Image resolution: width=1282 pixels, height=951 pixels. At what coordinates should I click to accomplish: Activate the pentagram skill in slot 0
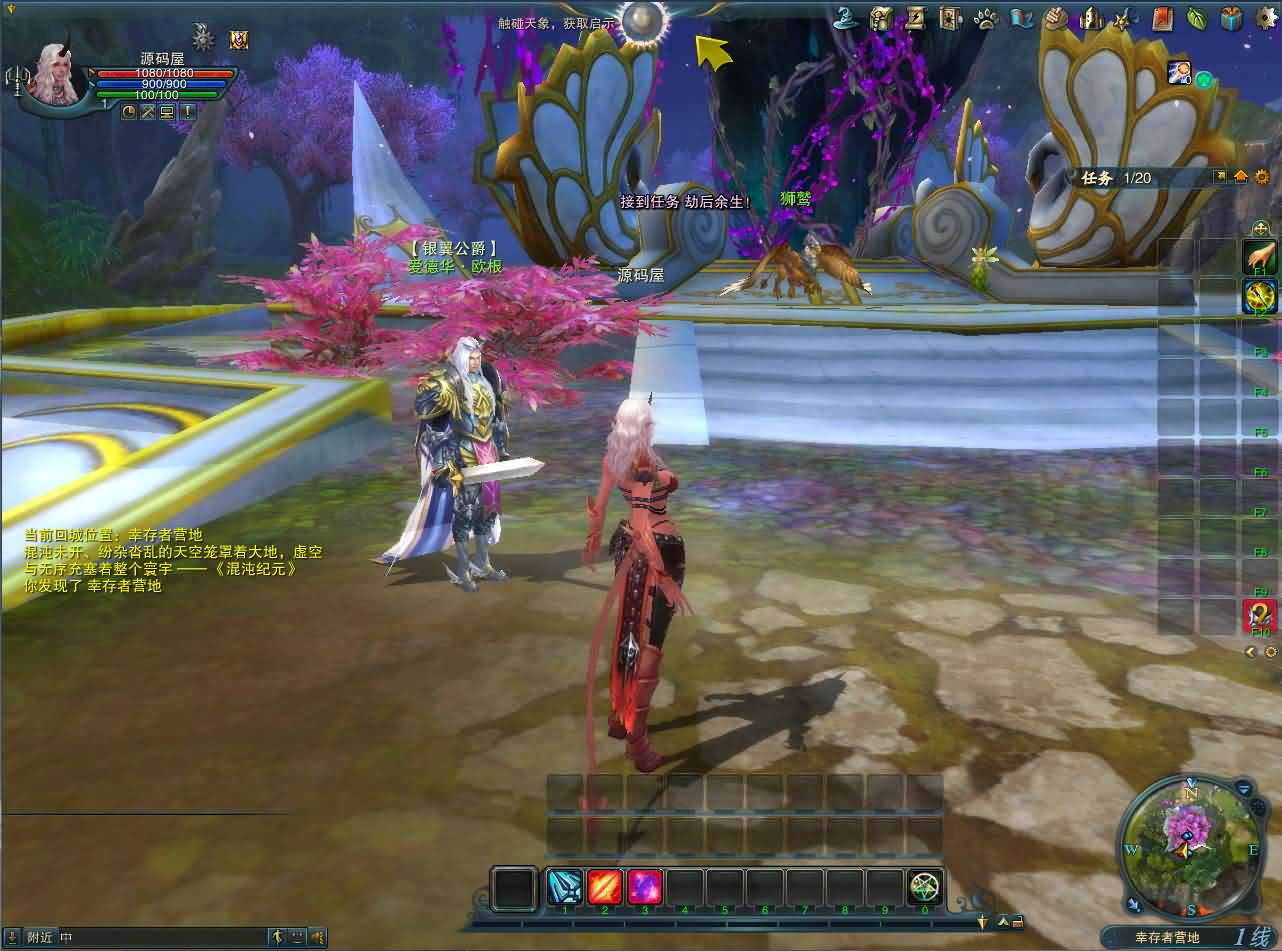pyautogui.click(x=925, y=887)
